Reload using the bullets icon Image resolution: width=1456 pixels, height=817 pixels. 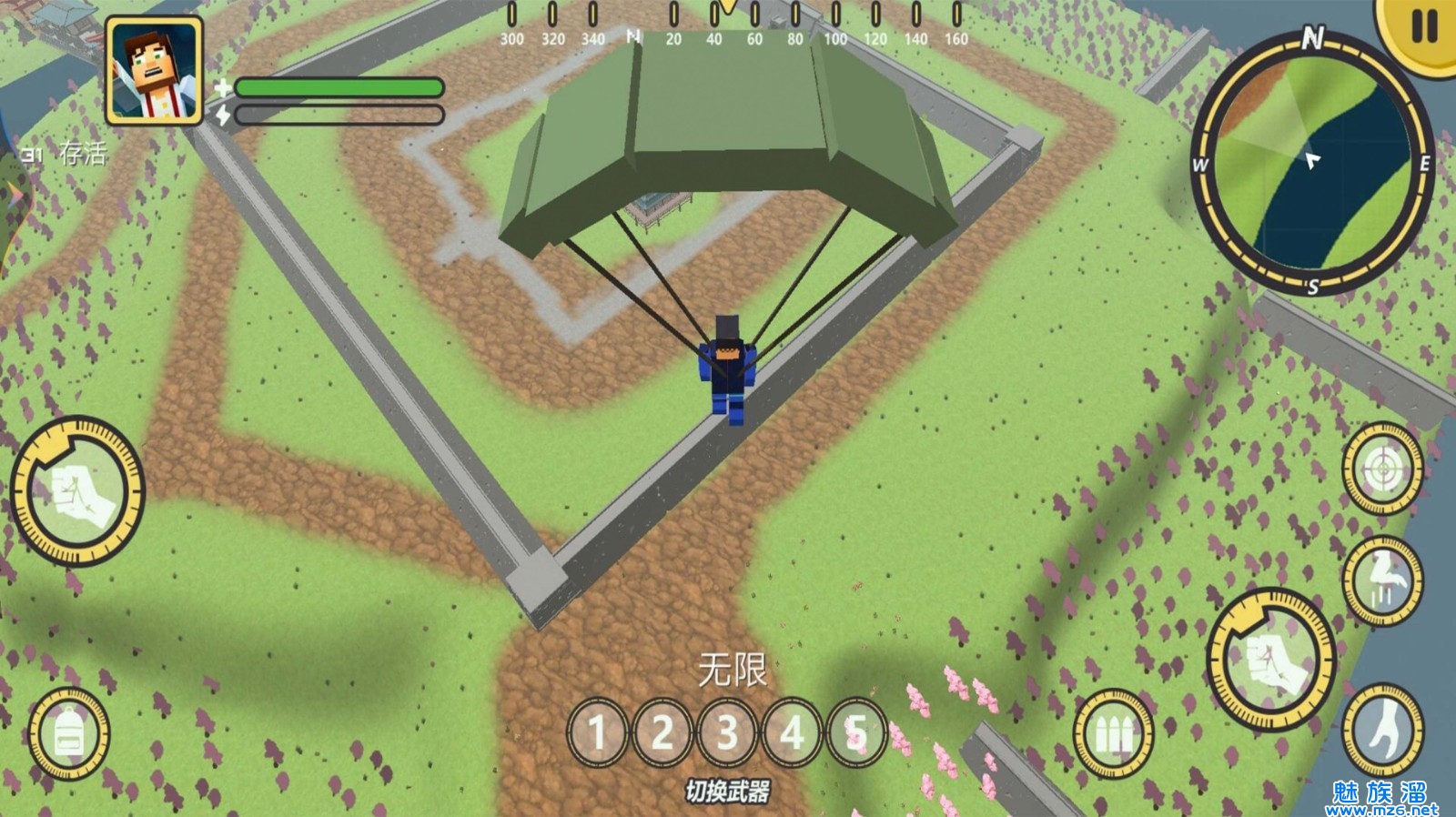pos(1112,733)
